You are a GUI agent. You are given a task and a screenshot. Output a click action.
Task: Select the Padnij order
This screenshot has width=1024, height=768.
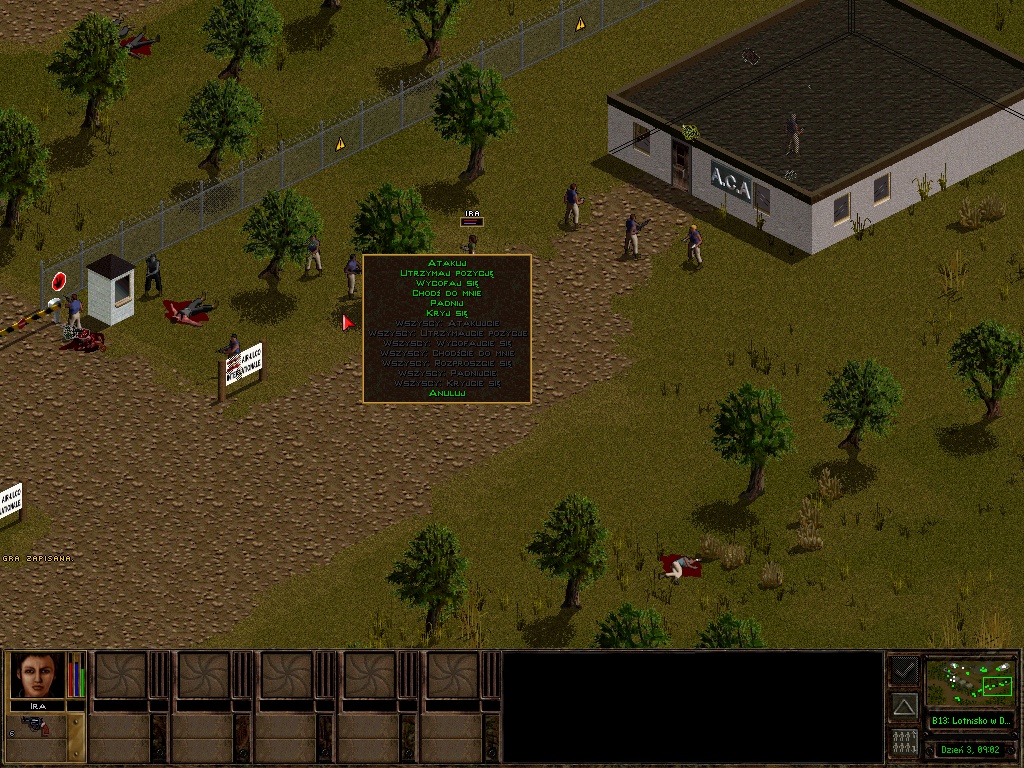[447, 303]
